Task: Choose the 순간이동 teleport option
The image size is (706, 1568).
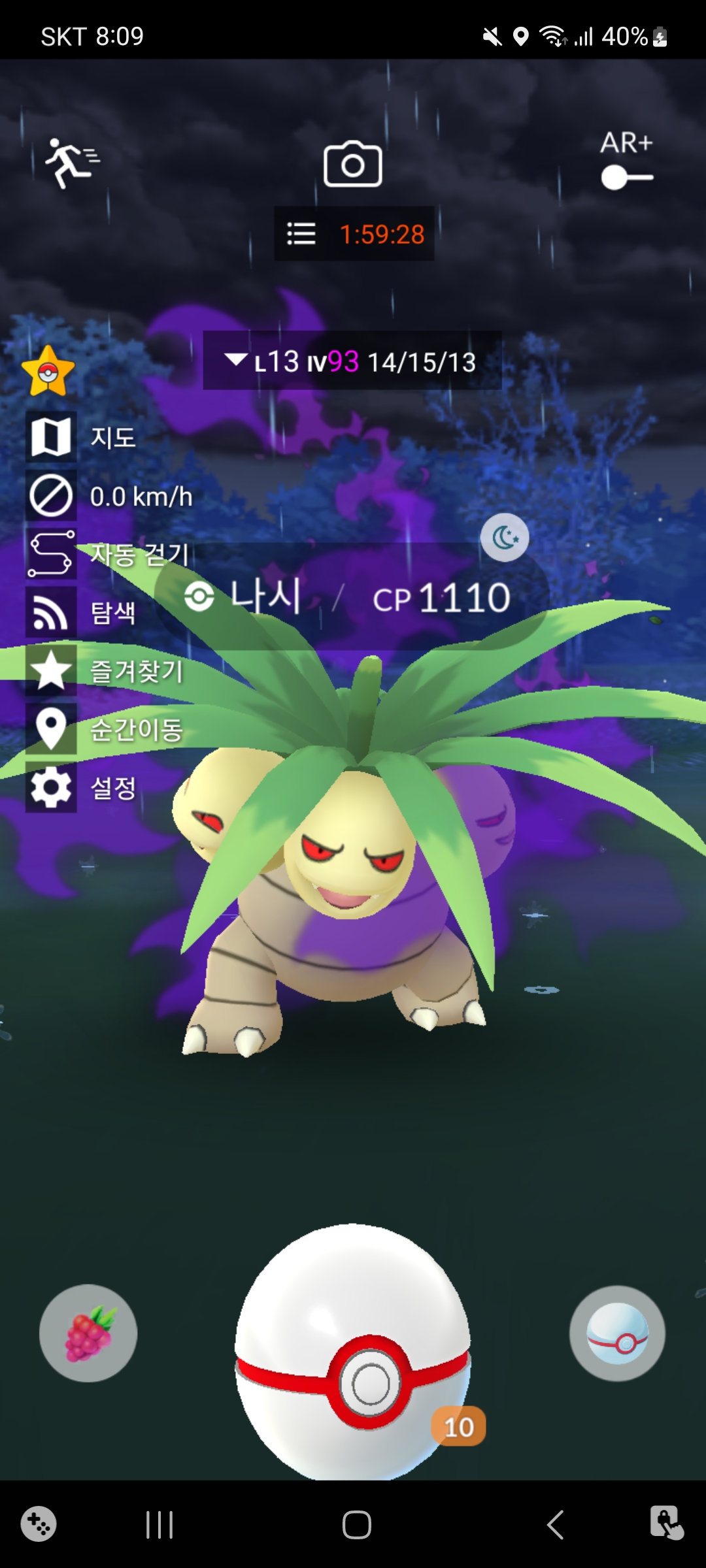Action: pos(51,728)
